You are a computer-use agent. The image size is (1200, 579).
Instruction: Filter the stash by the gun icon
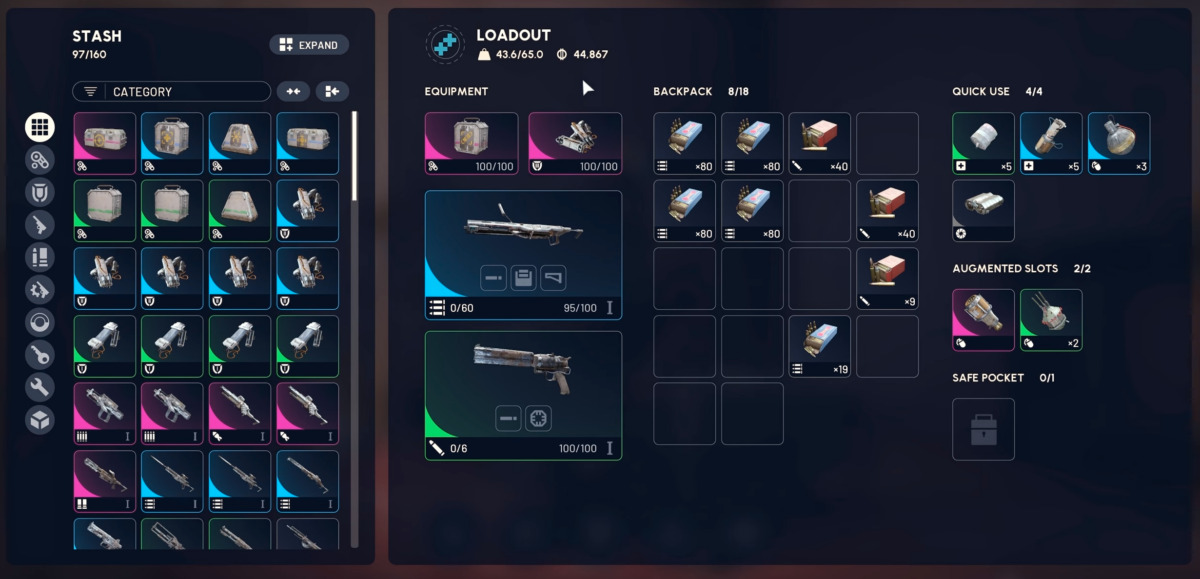40,224
